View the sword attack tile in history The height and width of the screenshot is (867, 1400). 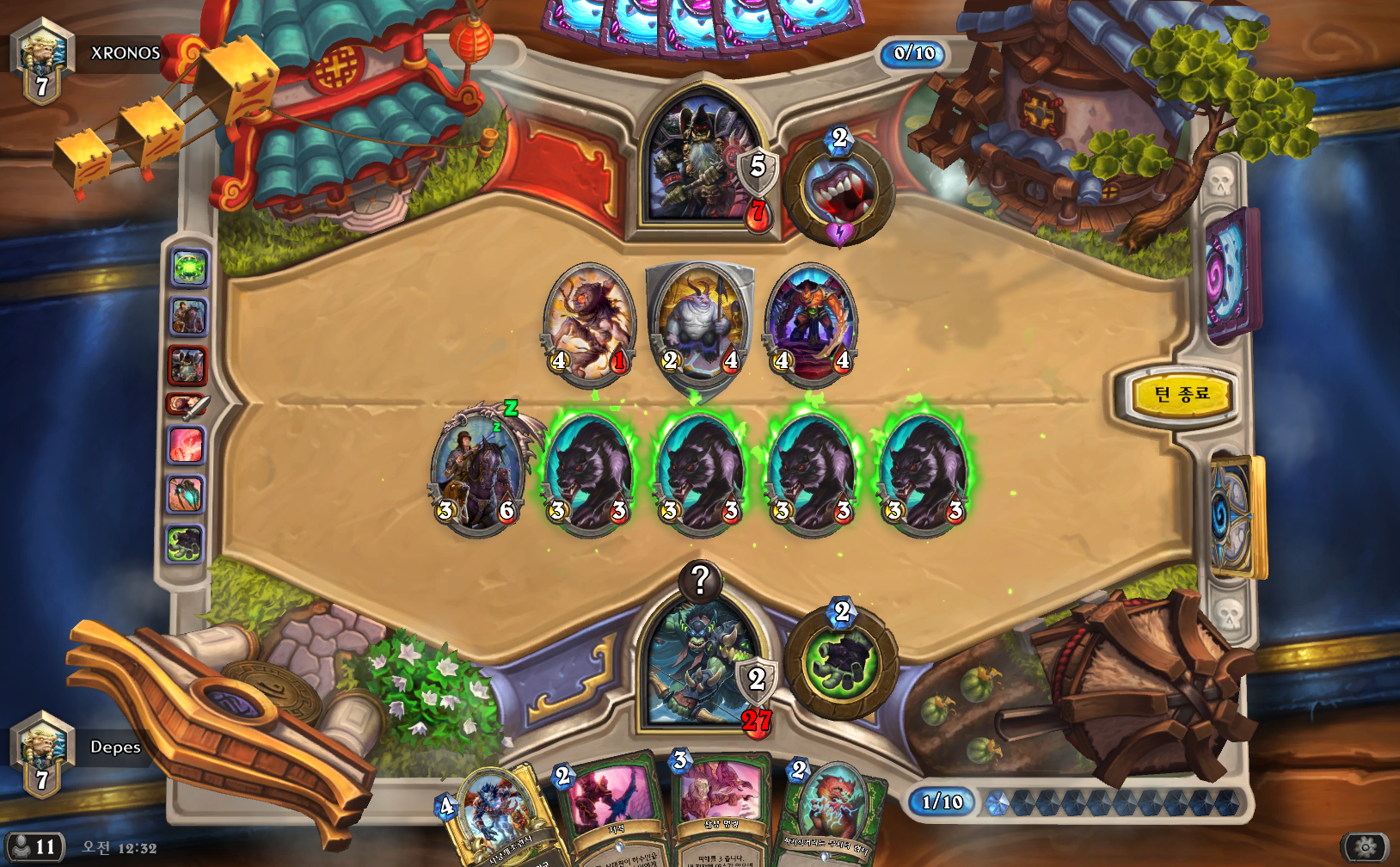pos(187,403)
